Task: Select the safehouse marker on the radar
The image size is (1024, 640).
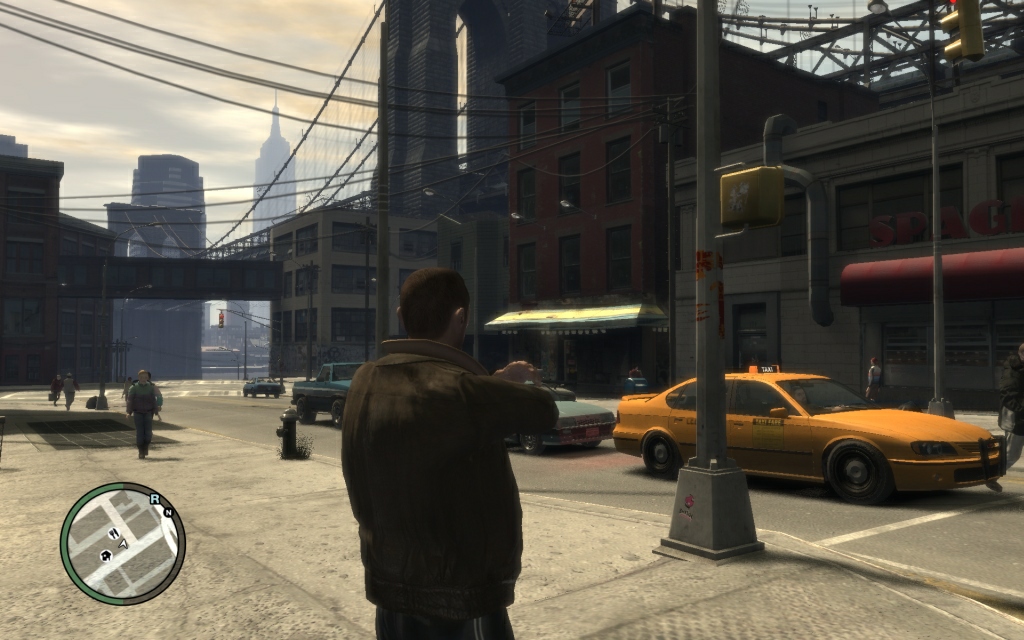Action: (x=105, y=555)
